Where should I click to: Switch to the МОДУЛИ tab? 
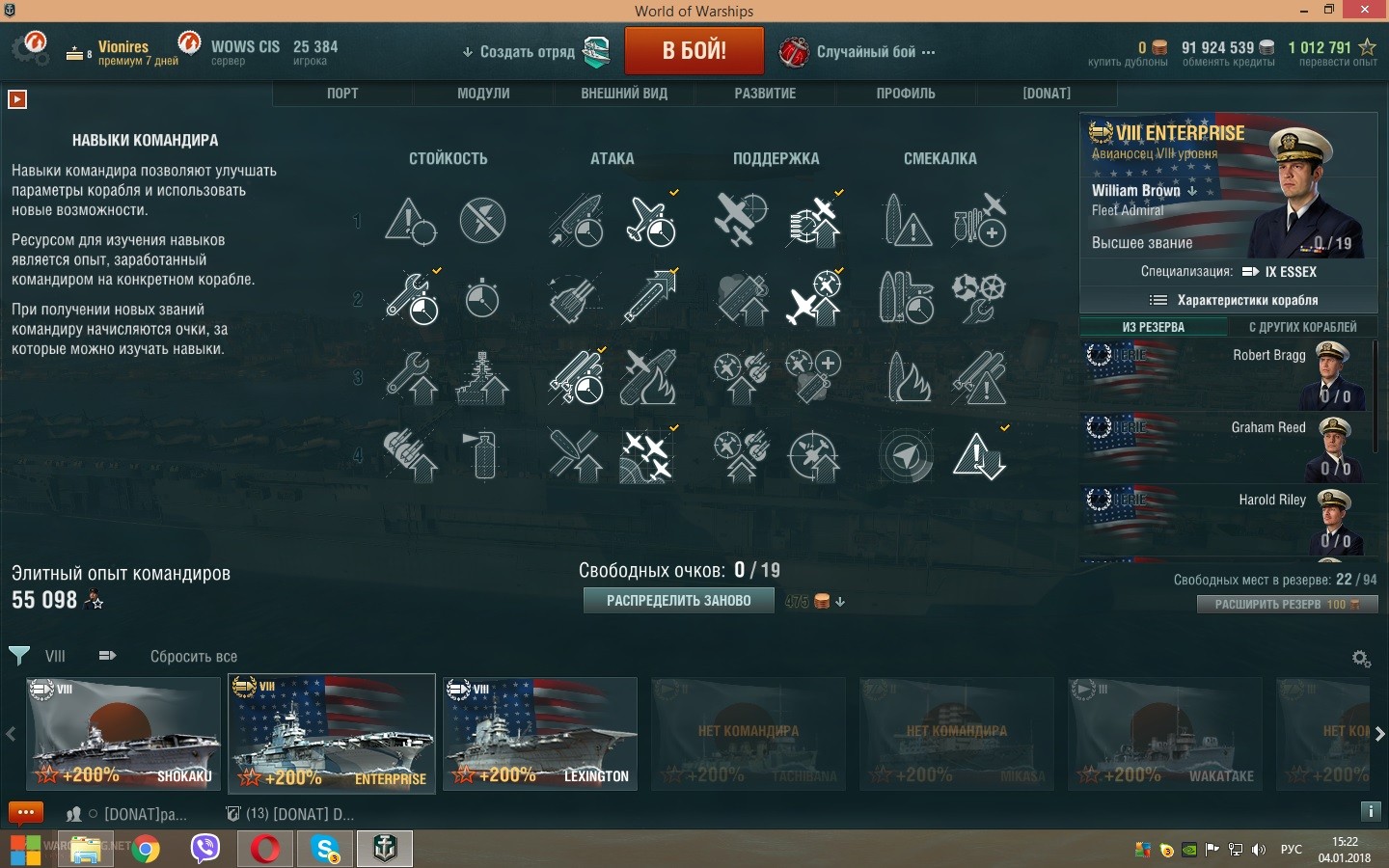(483, 94)
